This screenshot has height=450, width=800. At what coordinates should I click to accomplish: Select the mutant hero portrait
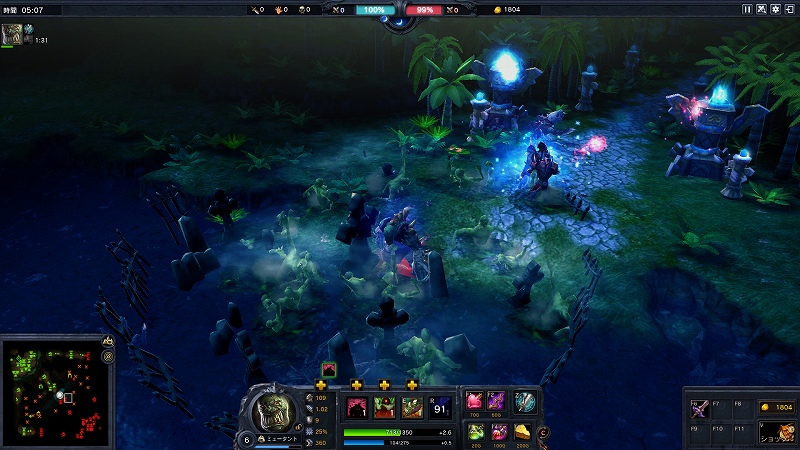coord(268,411)
